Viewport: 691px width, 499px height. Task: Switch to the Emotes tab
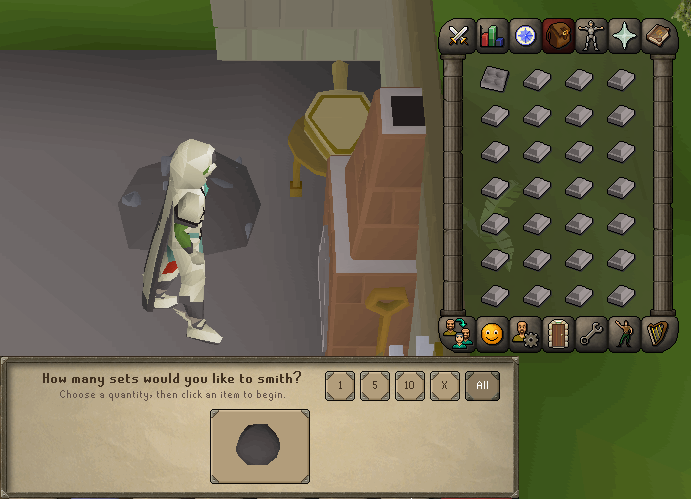point(623,334)
